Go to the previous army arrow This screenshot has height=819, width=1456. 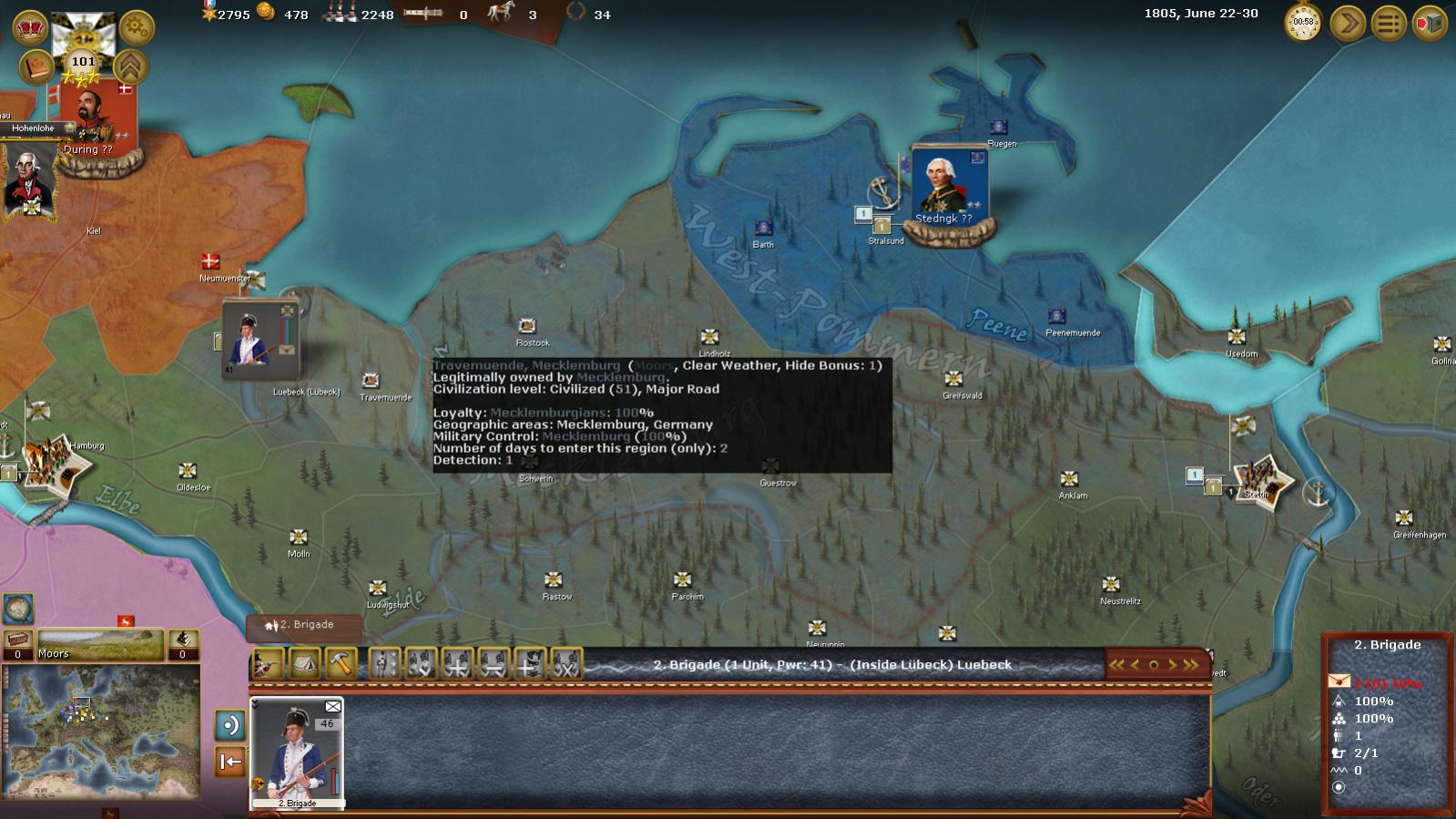click(1135, 665)
